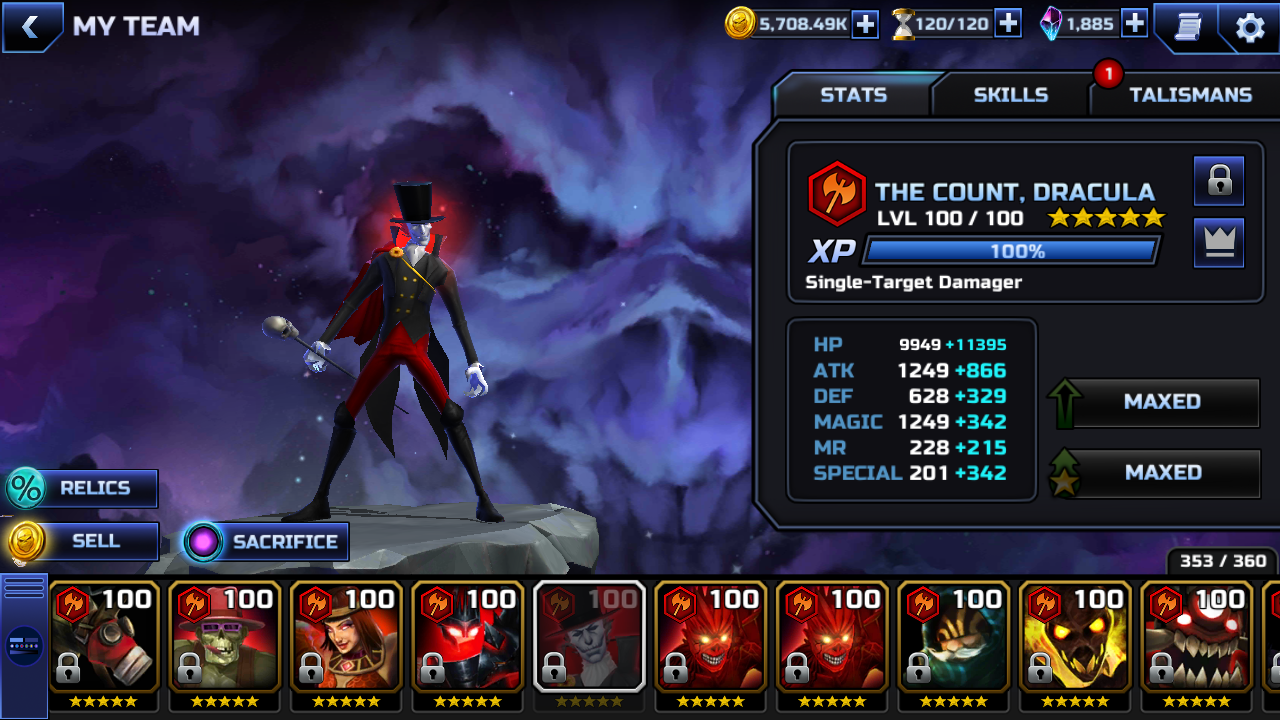Choose the Sacrifice option

tap(266, 542)
